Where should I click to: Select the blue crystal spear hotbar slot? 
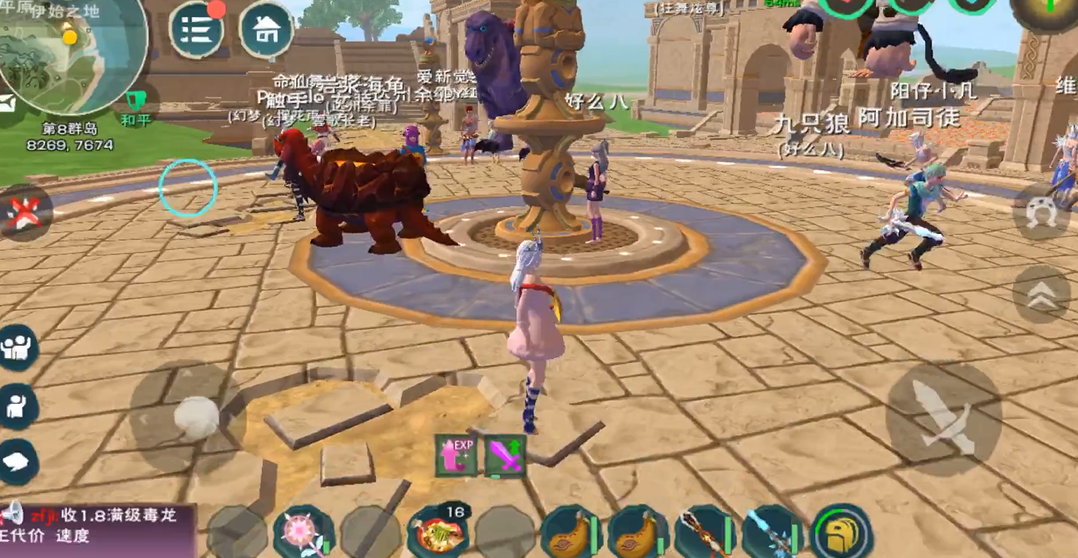pos(772,530)
